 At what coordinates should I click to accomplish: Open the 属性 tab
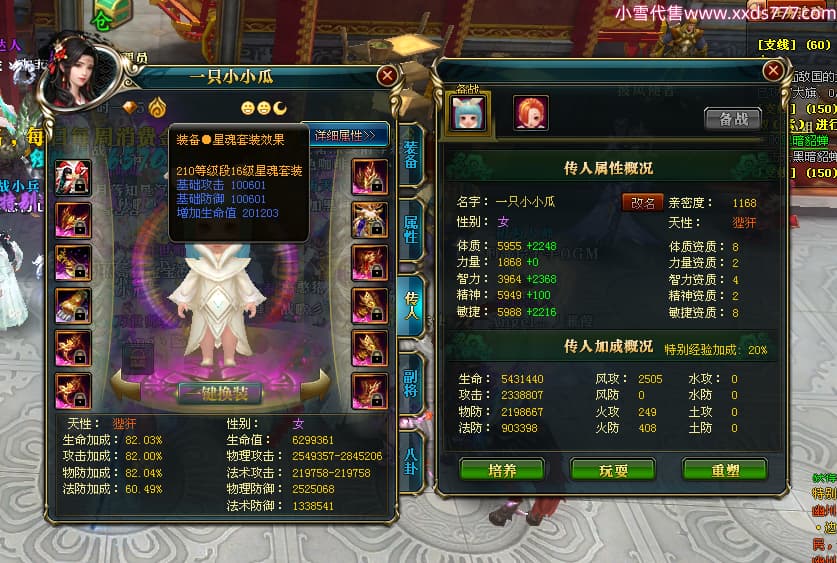point(410,226)
